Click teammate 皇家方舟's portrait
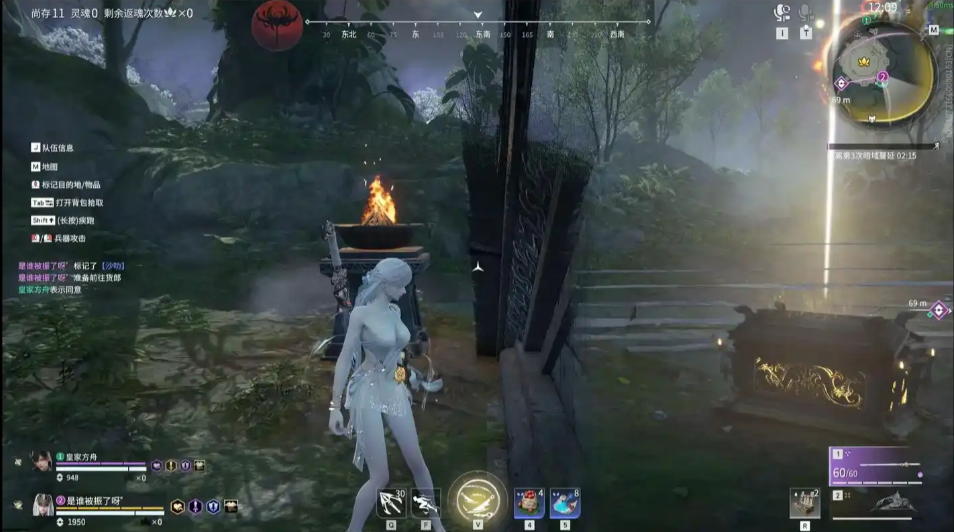This screenshot has height=532, width=954. (x=42, y=463)
